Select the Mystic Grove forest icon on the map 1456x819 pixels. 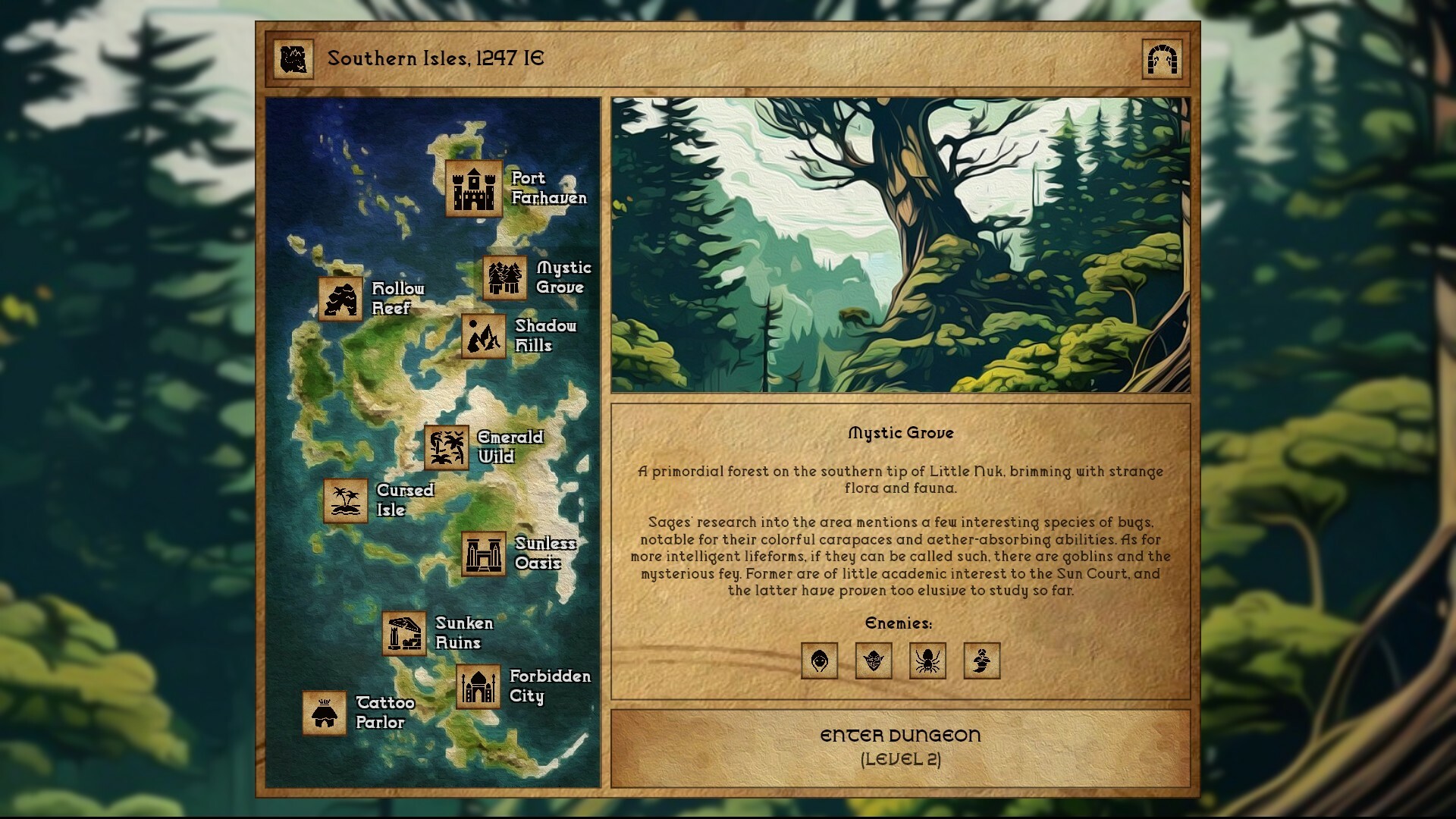tap(504, 278)
